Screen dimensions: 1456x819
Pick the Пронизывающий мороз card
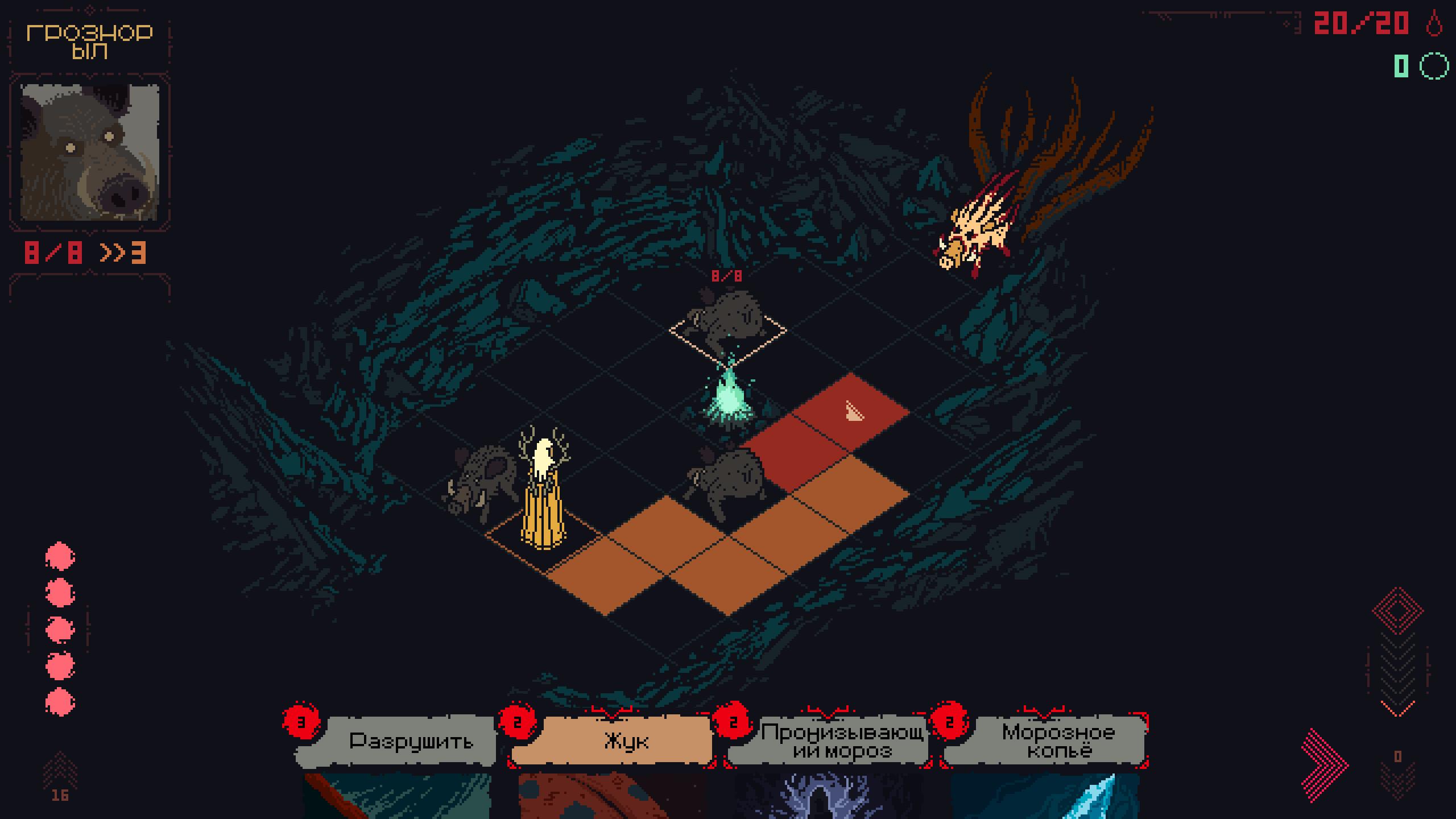[x=842, y=741]
